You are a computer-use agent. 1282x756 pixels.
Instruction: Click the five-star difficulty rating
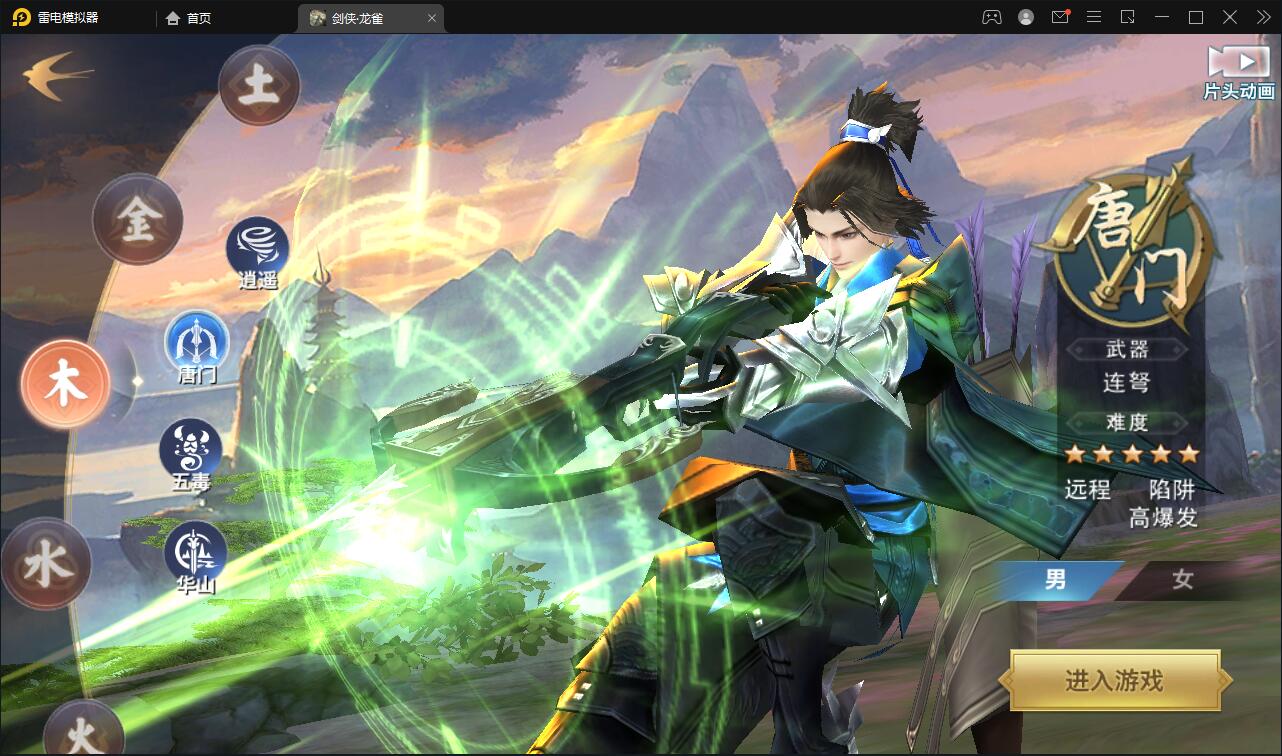1131,453
